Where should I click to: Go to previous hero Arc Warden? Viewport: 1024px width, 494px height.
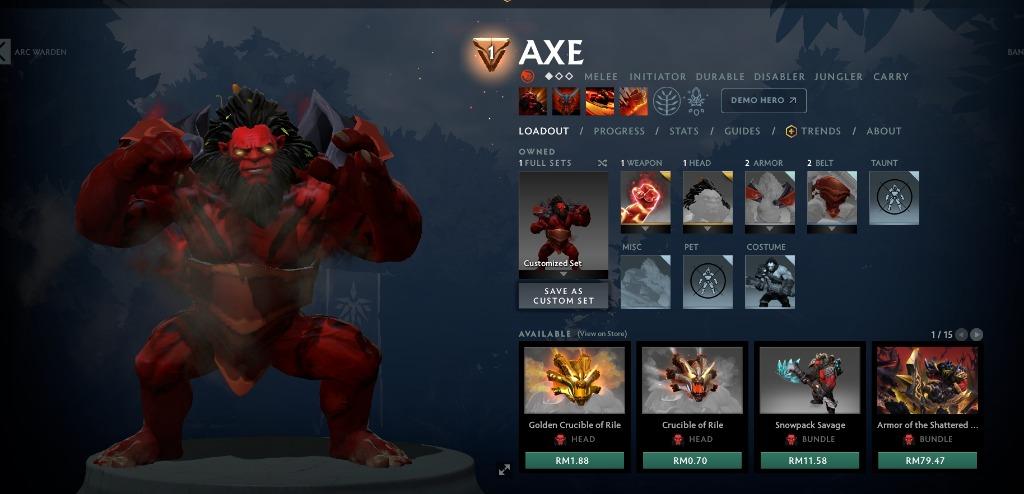click(x=5, y=51)
